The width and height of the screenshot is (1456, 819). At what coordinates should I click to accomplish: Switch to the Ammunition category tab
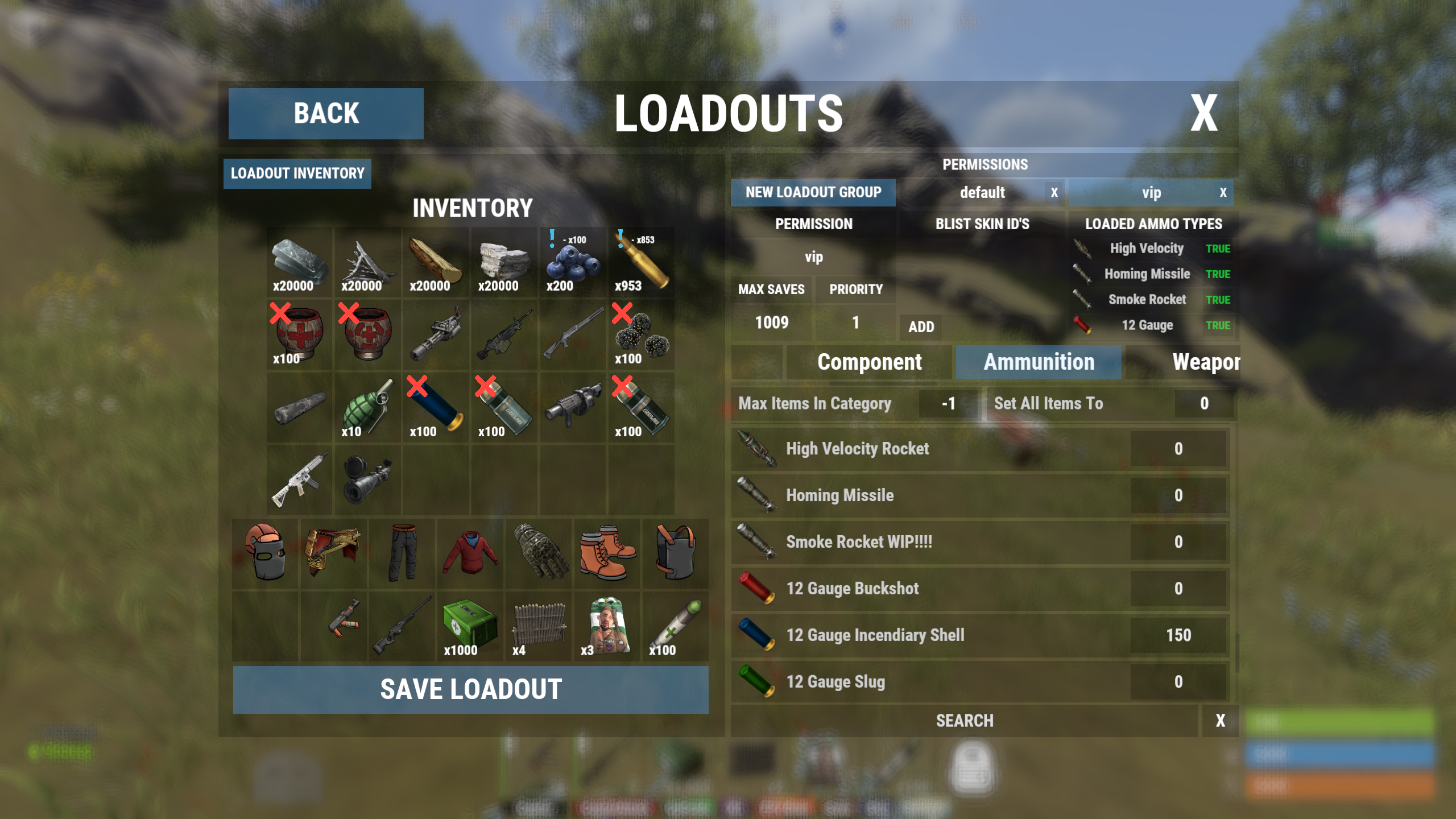(x=1039, y=362)
